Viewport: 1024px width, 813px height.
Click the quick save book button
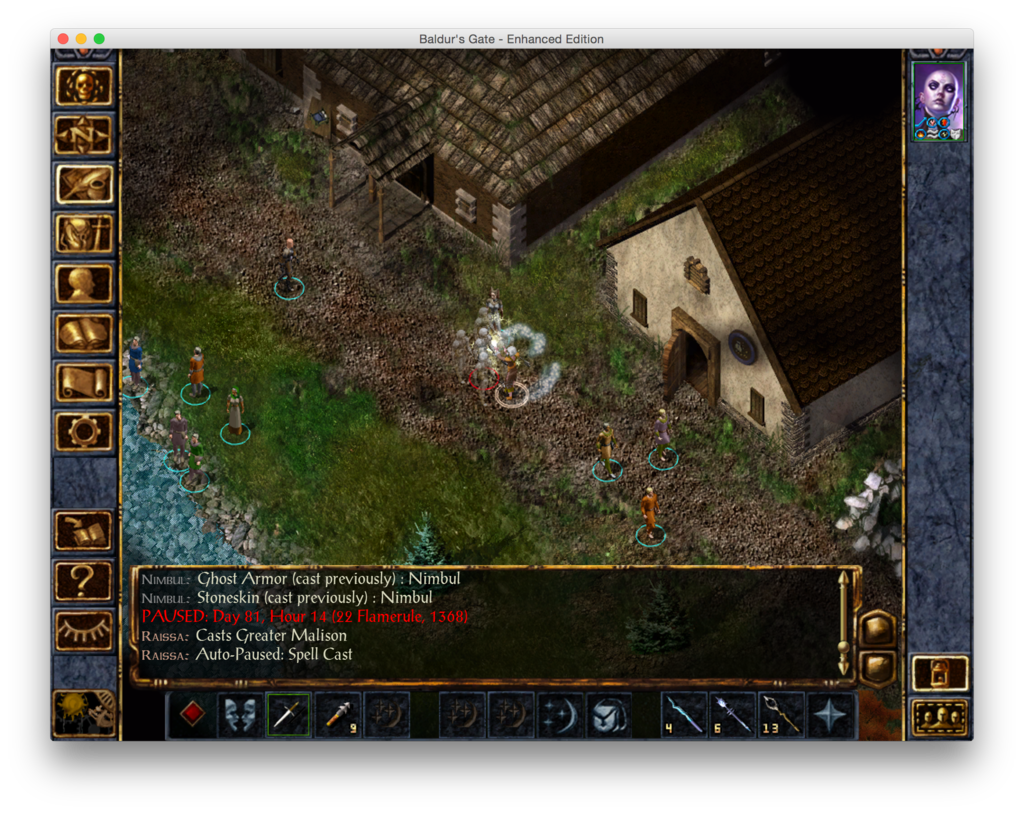coord(84,531)
